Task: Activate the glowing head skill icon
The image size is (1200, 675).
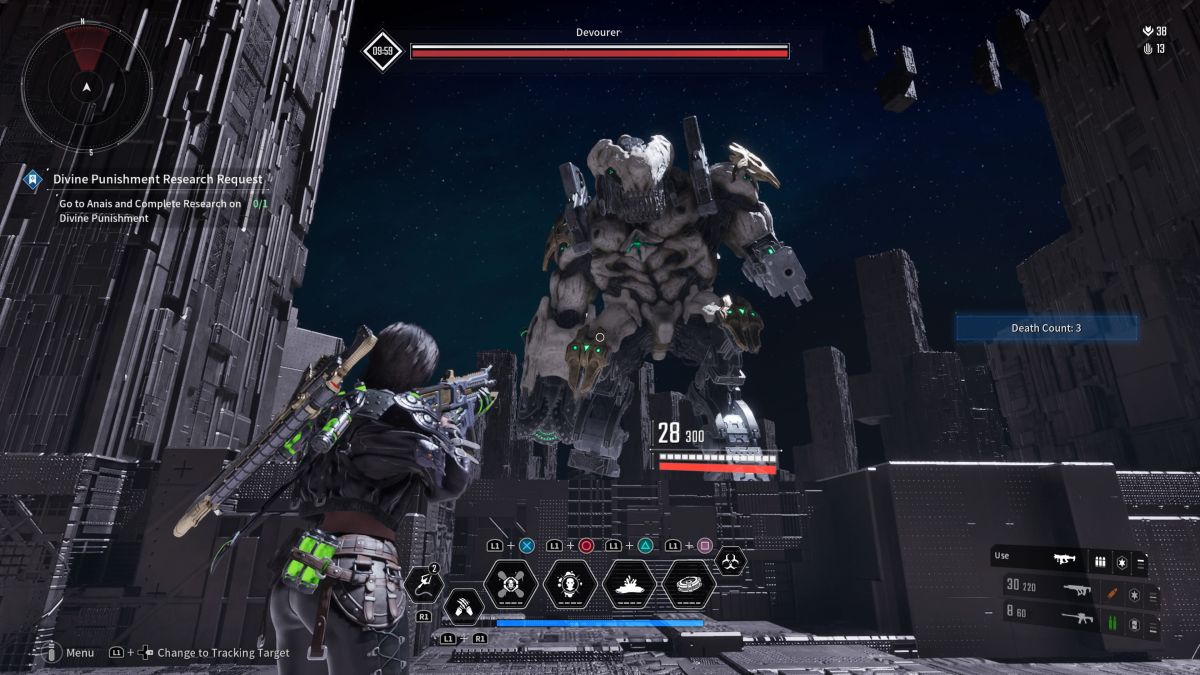Action: tap(571, 584)
